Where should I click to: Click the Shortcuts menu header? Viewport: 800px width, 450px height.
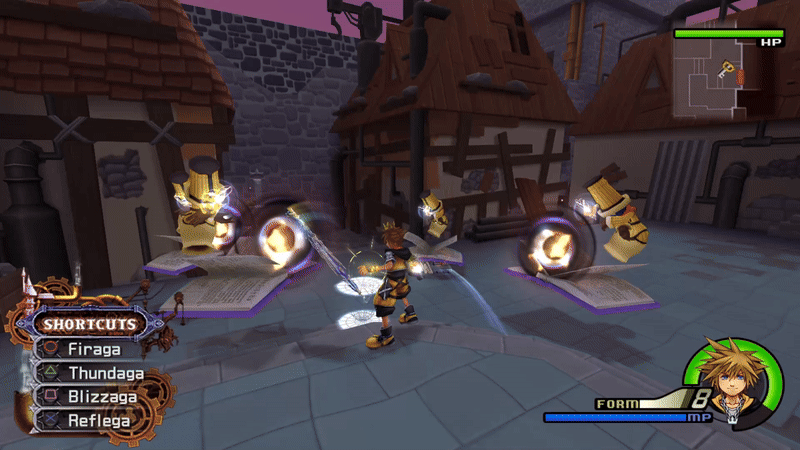[89, 324]
